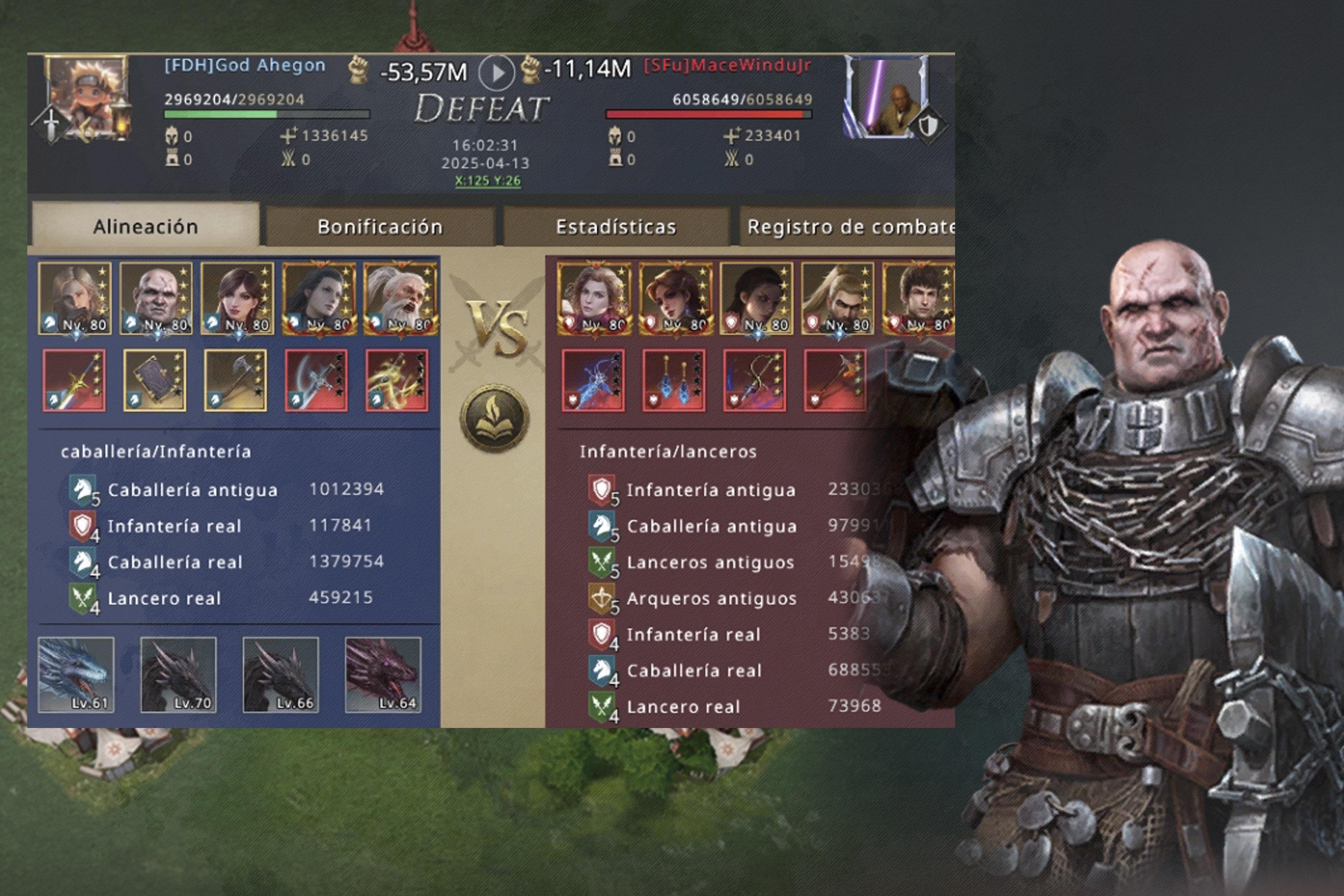Open the Bonificación tab

point(380,227)
